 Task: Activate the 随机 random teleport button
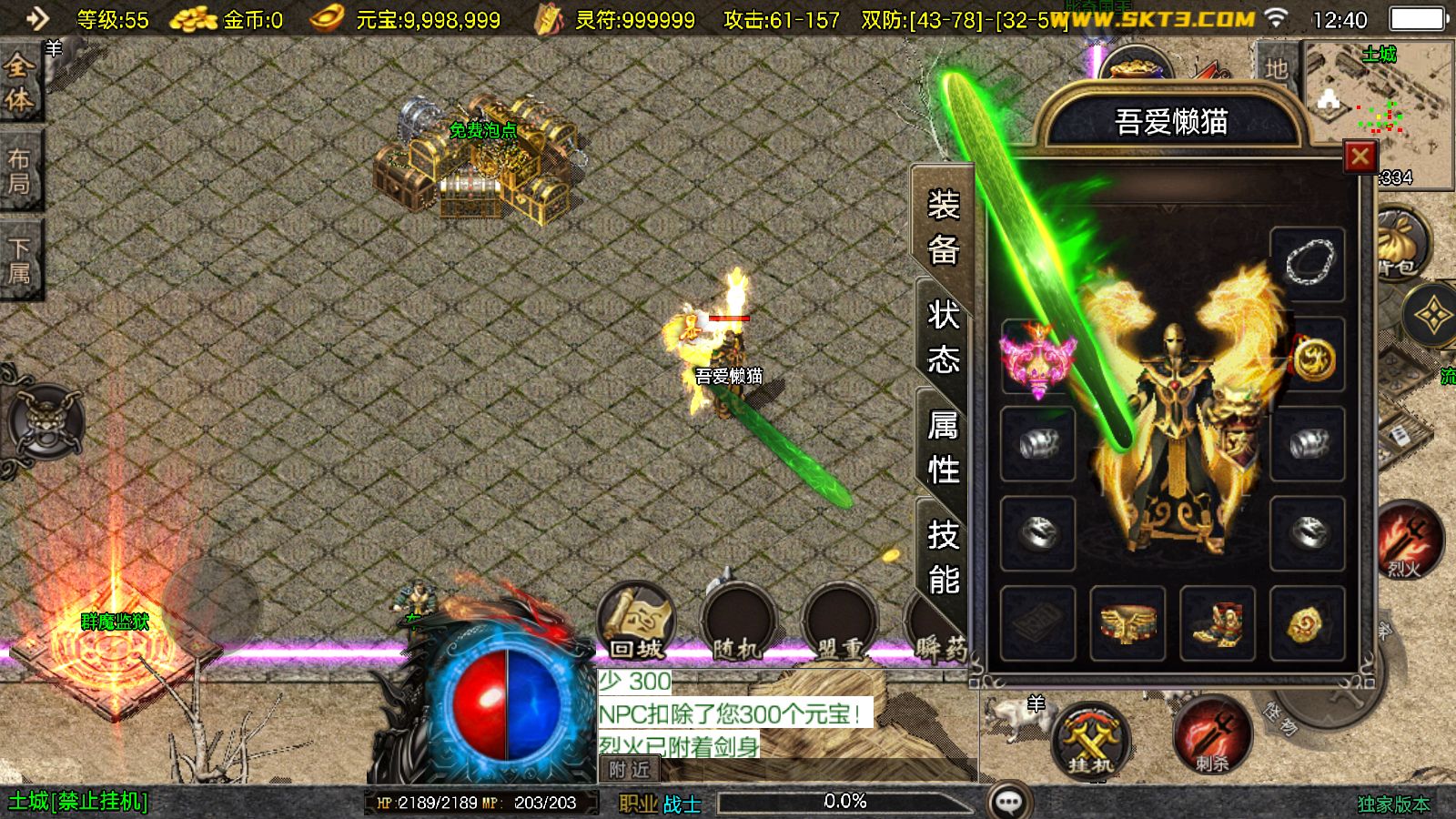point(736,624)
